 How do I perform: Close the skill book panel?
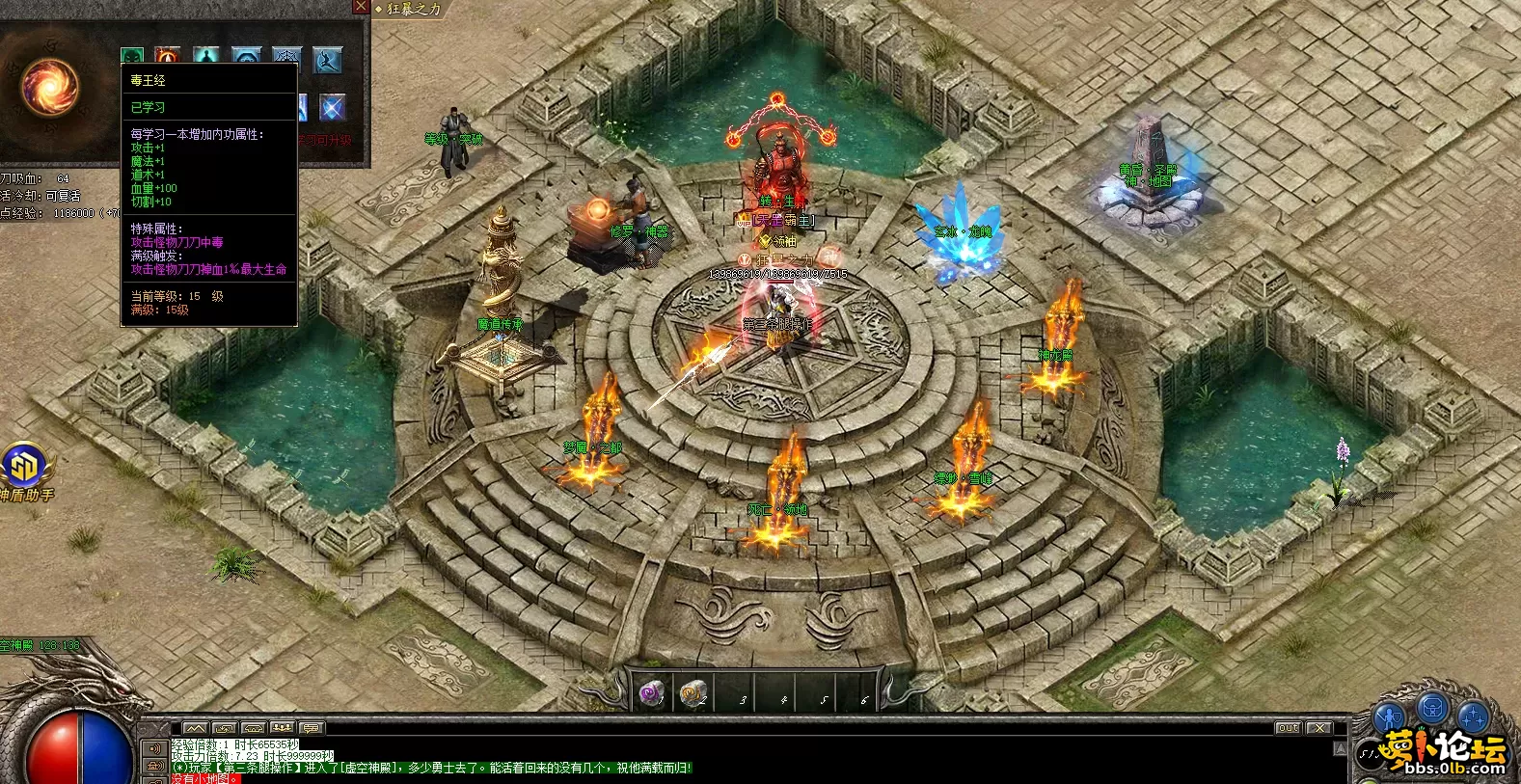click(361, 7)
